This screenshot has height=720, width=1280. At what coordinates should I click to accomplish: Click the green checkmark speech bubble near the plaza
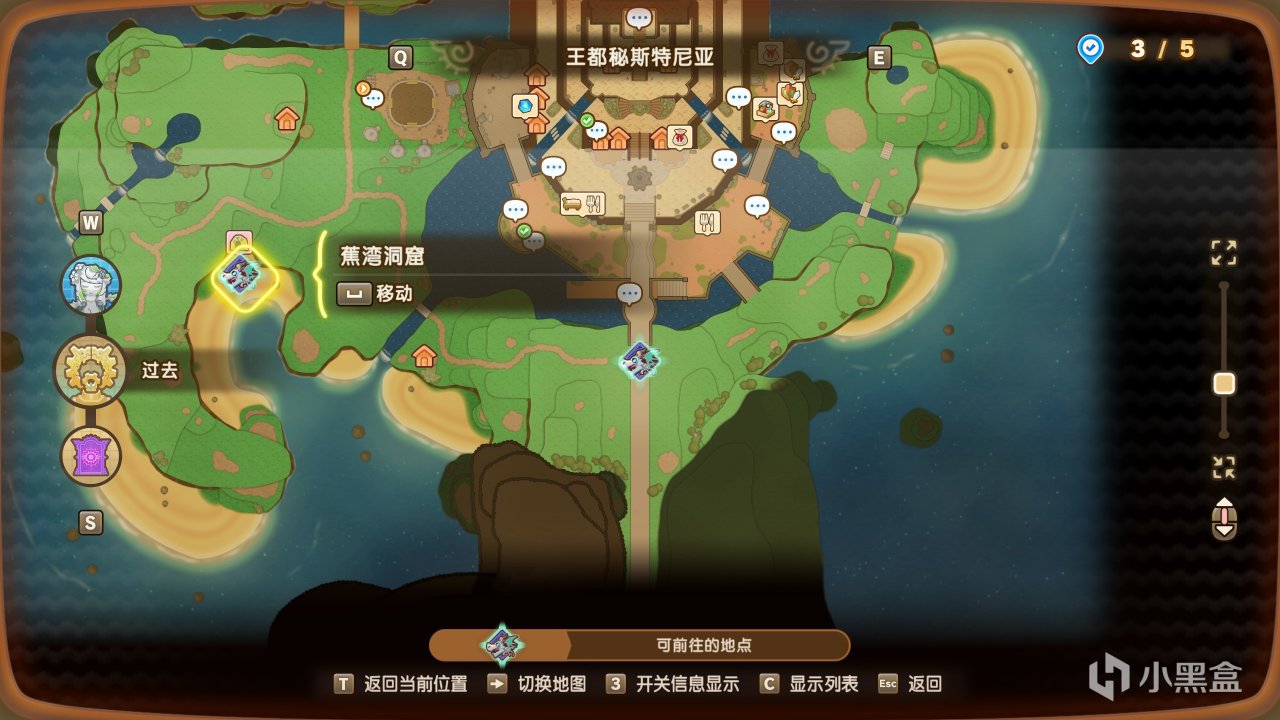click(x=586, y=121)
